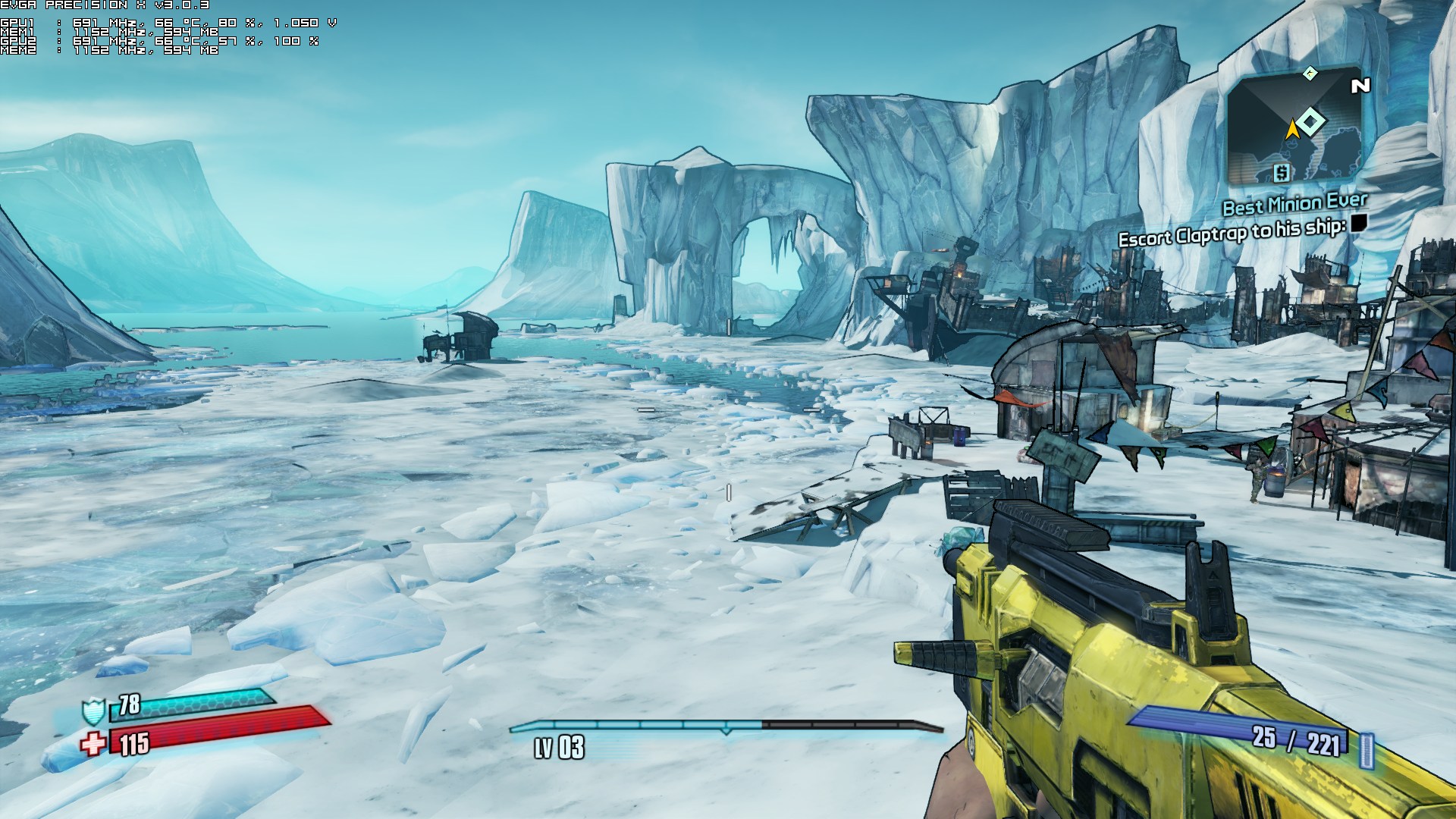Click the N compass marker

point(1360,86)
